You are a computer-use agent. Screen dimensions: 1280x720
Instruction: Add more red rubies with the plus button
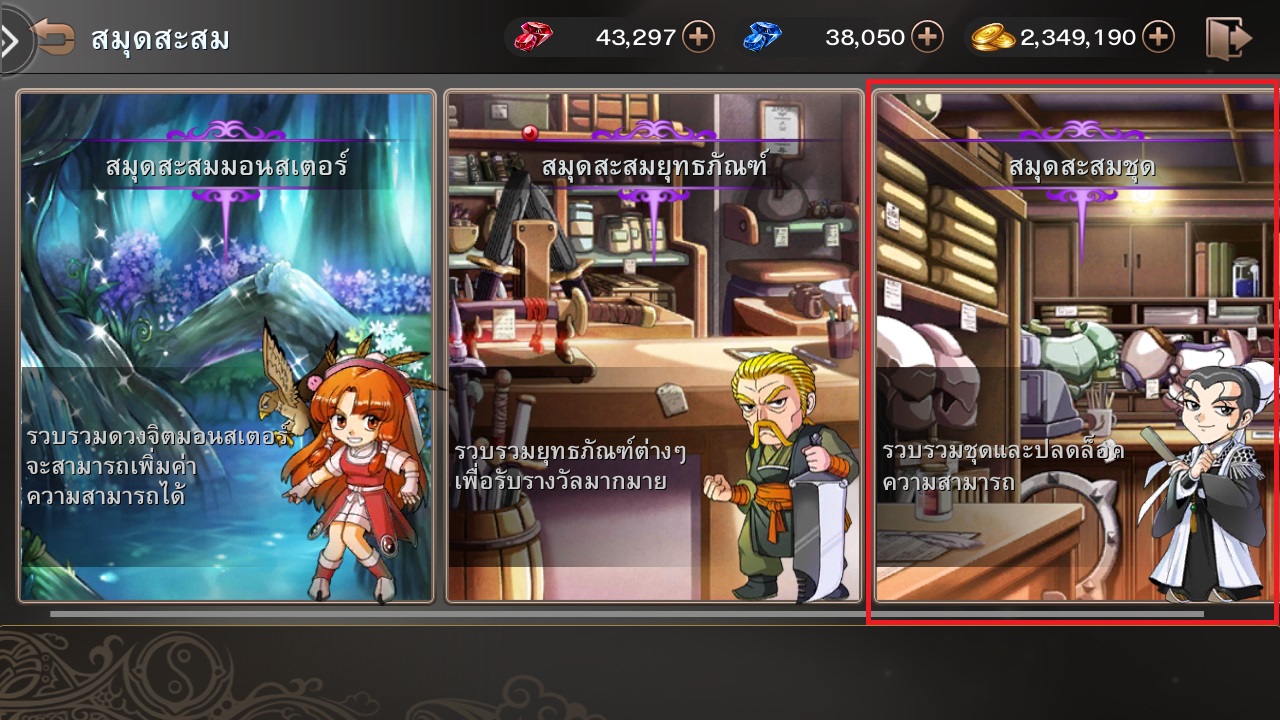(x=698, y=38)
